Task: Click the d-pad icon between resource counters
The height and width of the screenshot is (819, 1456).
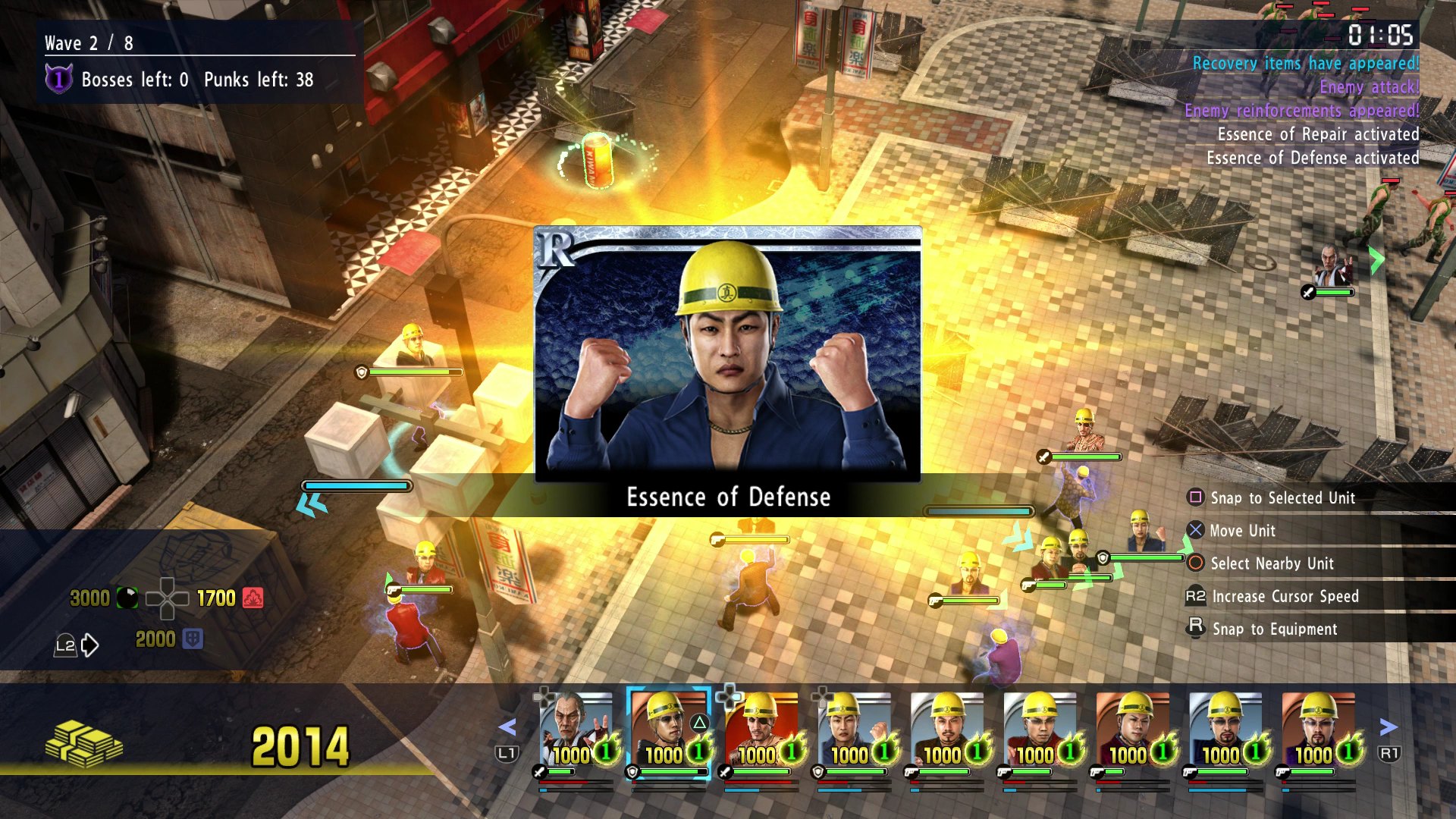Action: [167, 599]
